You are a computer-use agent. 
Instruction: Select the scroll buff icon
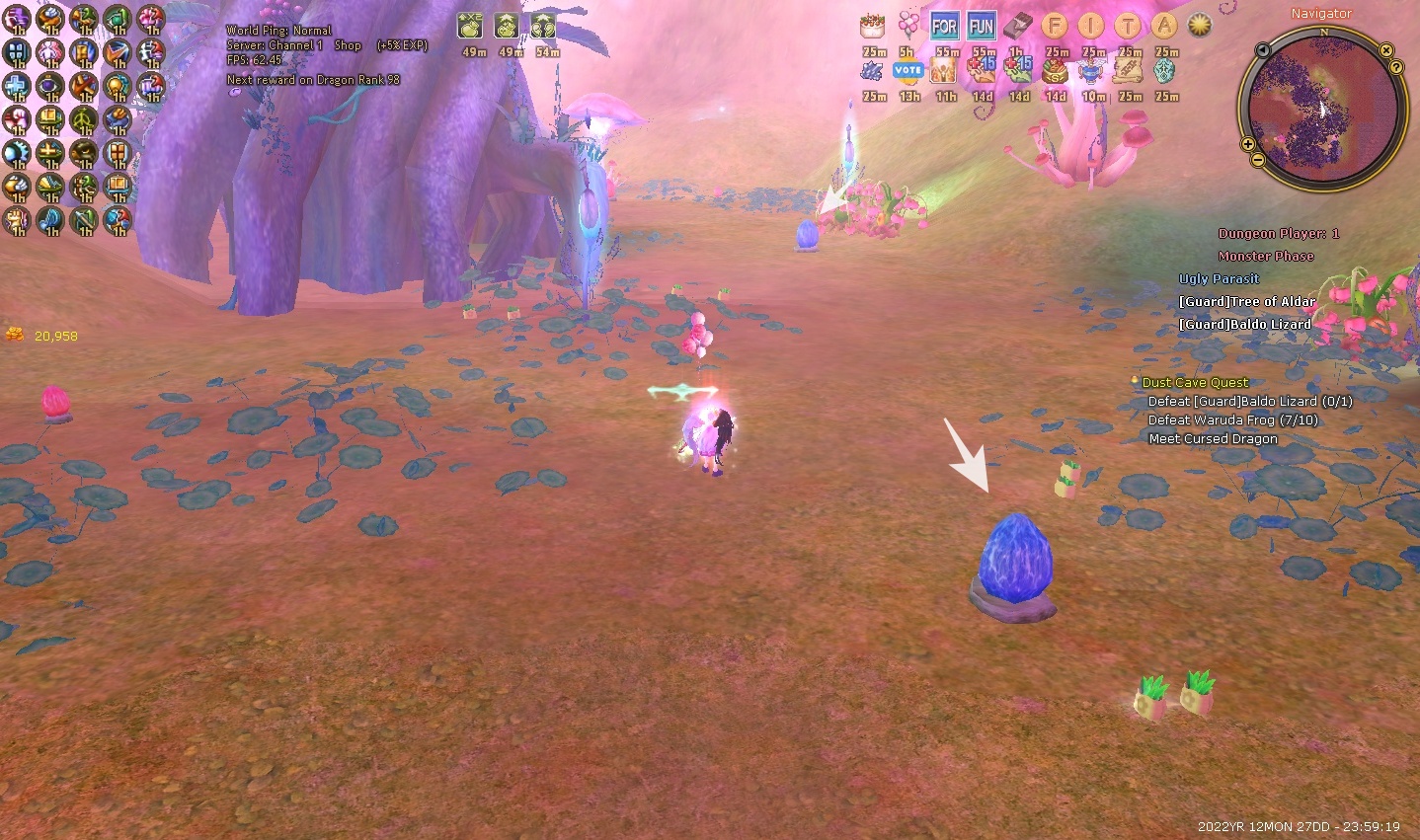tap(1128, 71)
